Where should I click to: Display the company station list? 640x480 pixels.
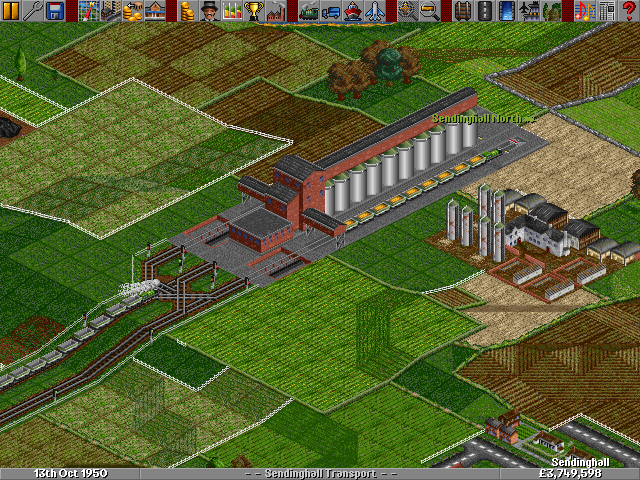click(x=153, y=11)
